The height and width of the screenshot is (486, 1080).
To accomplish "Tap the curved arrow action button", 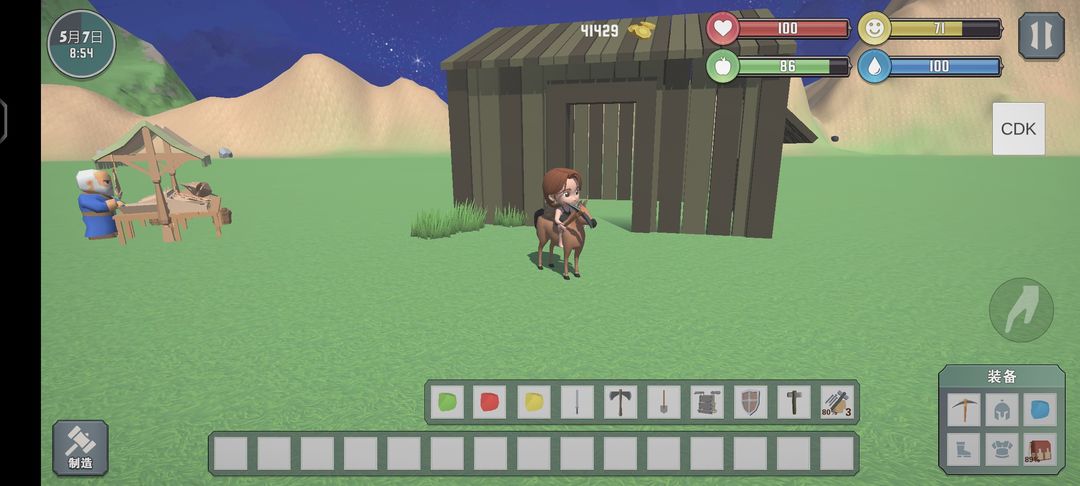I will (x=1021, y=311).
